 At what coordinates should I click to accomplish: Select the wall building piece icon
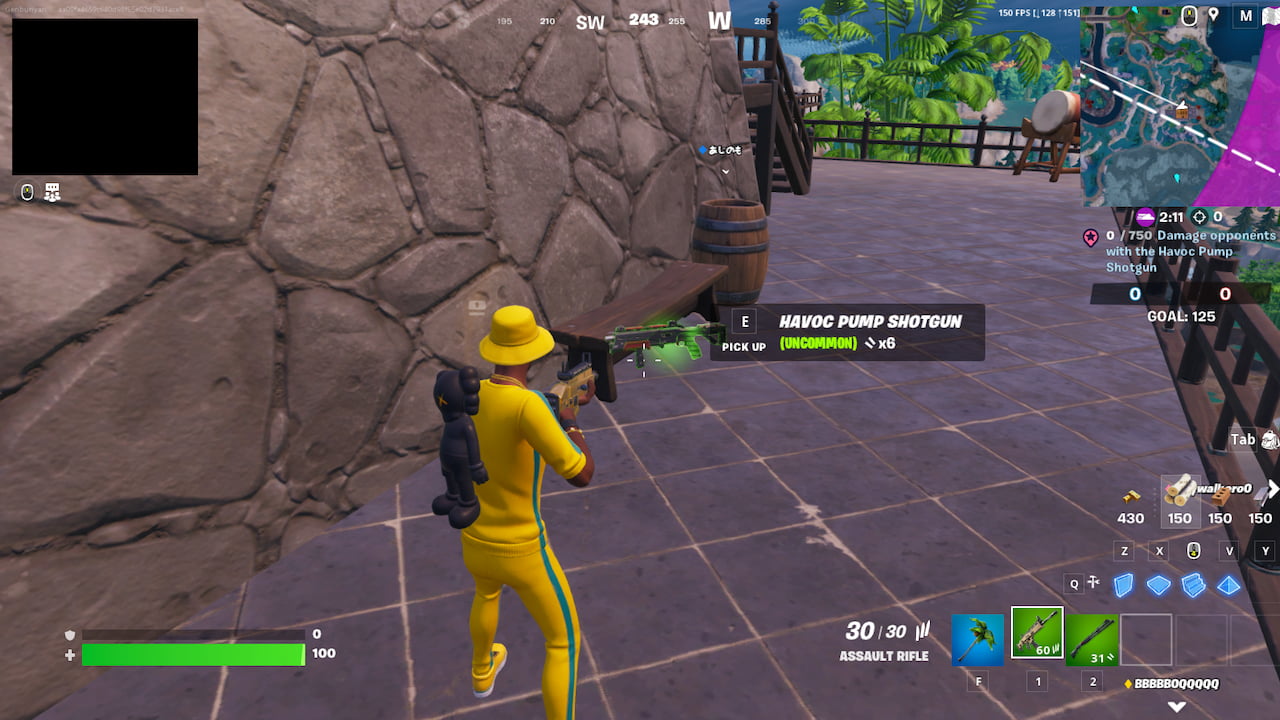[1123, 585]
